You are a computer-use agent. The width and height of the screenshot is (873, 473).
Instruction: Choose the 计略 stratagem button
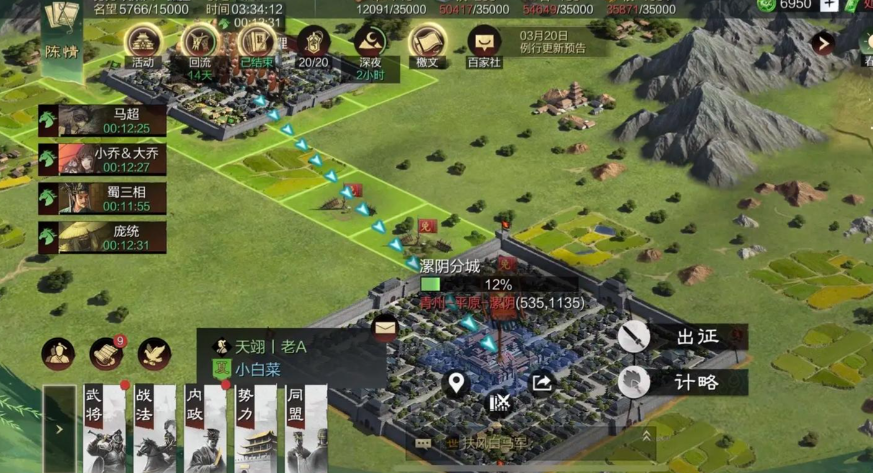pos(682,382)
